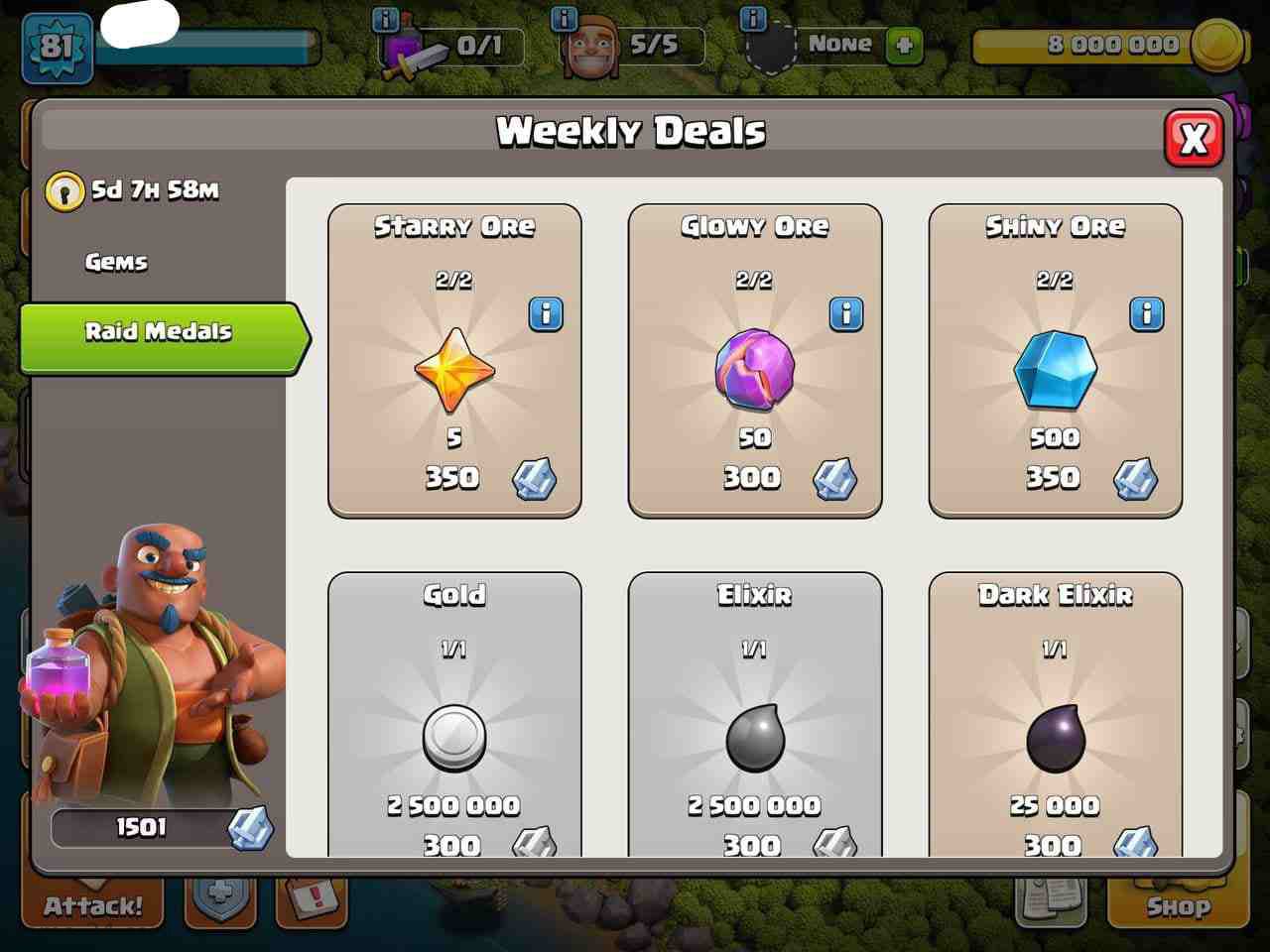Click the green plus next to None
Screen dimensions: 1270x952
point(903,45)
